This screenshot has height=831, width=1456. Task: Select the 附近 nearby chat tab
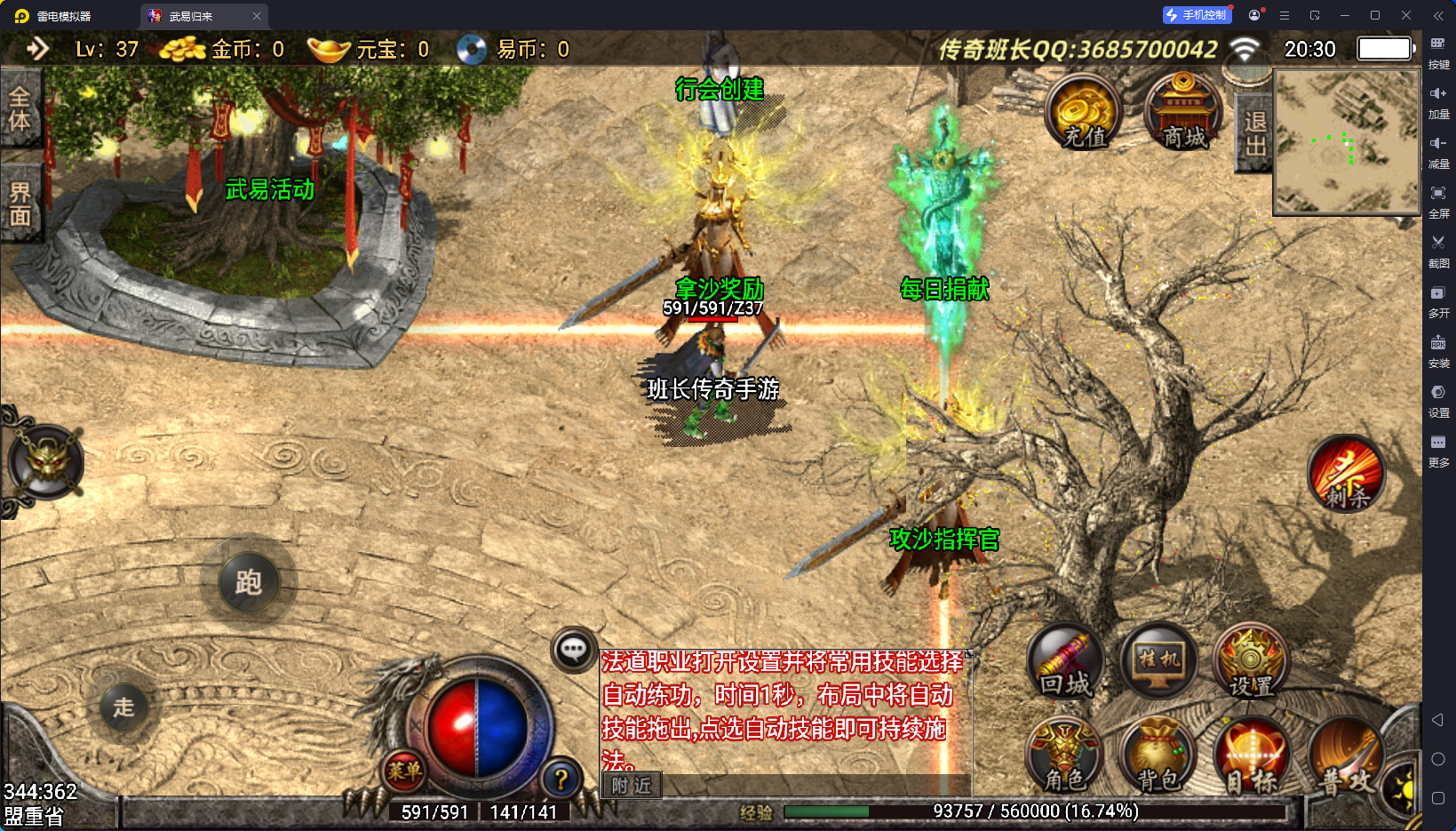click(632, 786)
